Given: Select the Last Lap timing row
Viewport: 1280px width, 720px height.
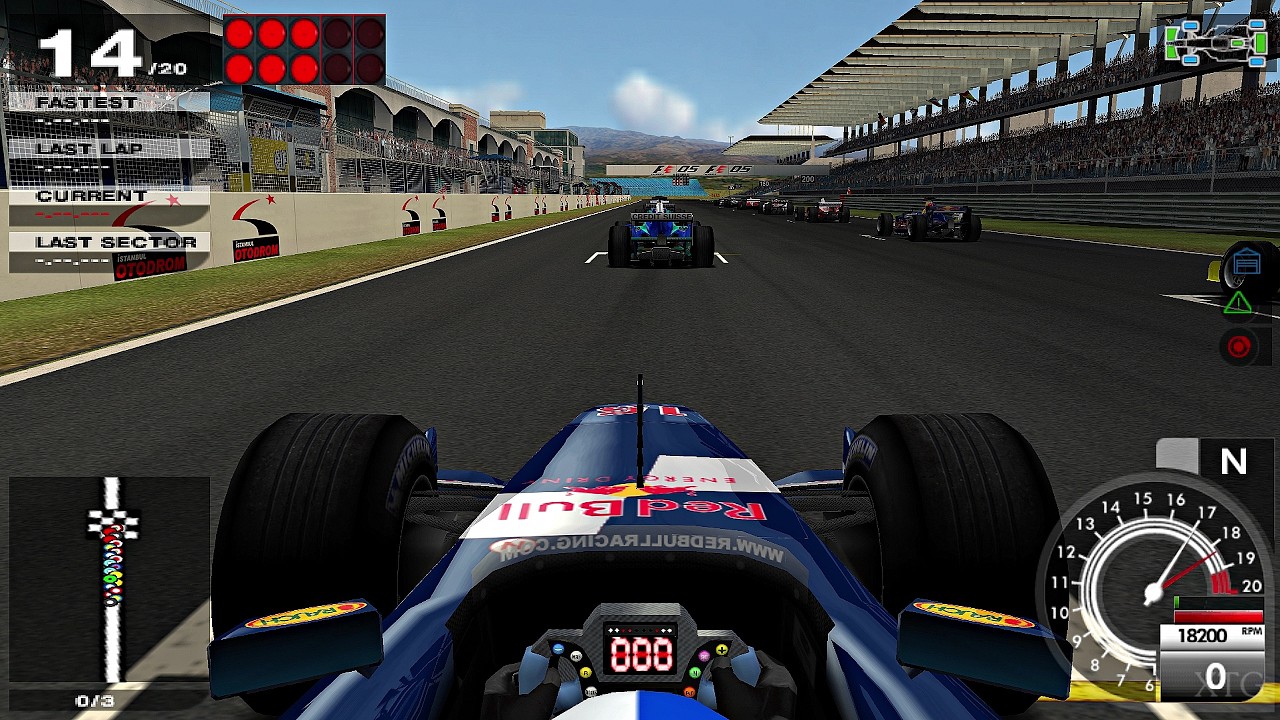Looking at the screenshot, I should pos(108,158).
